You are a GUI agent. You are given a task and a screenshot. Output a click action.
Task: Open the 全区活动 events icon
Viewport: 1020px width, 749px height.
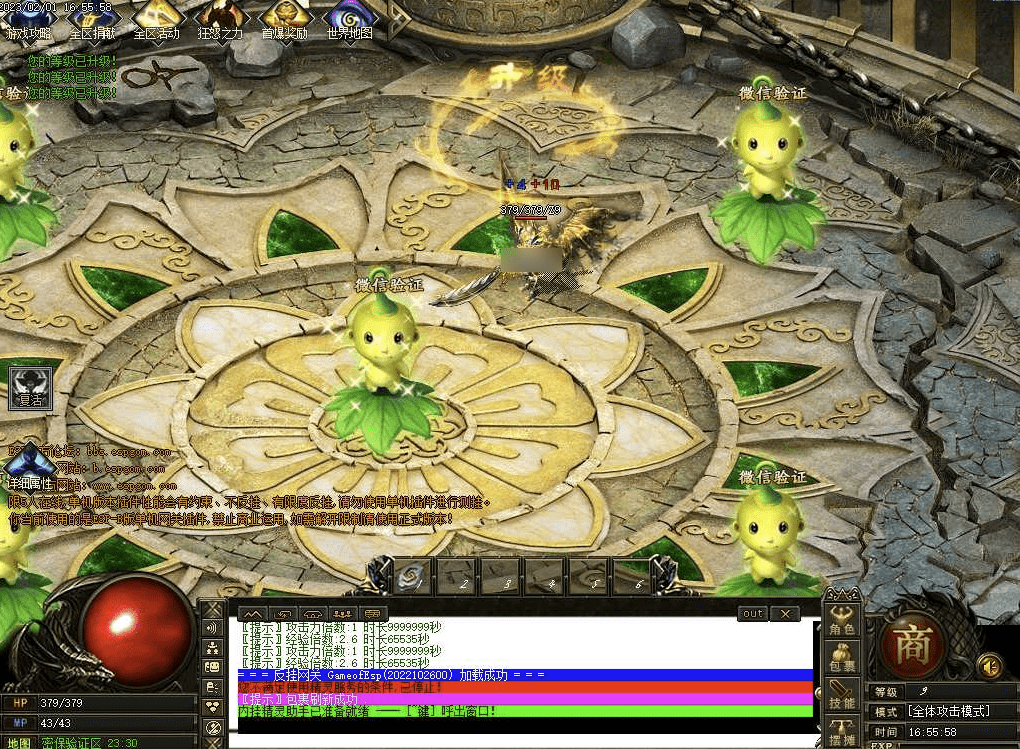coord(156,18)
